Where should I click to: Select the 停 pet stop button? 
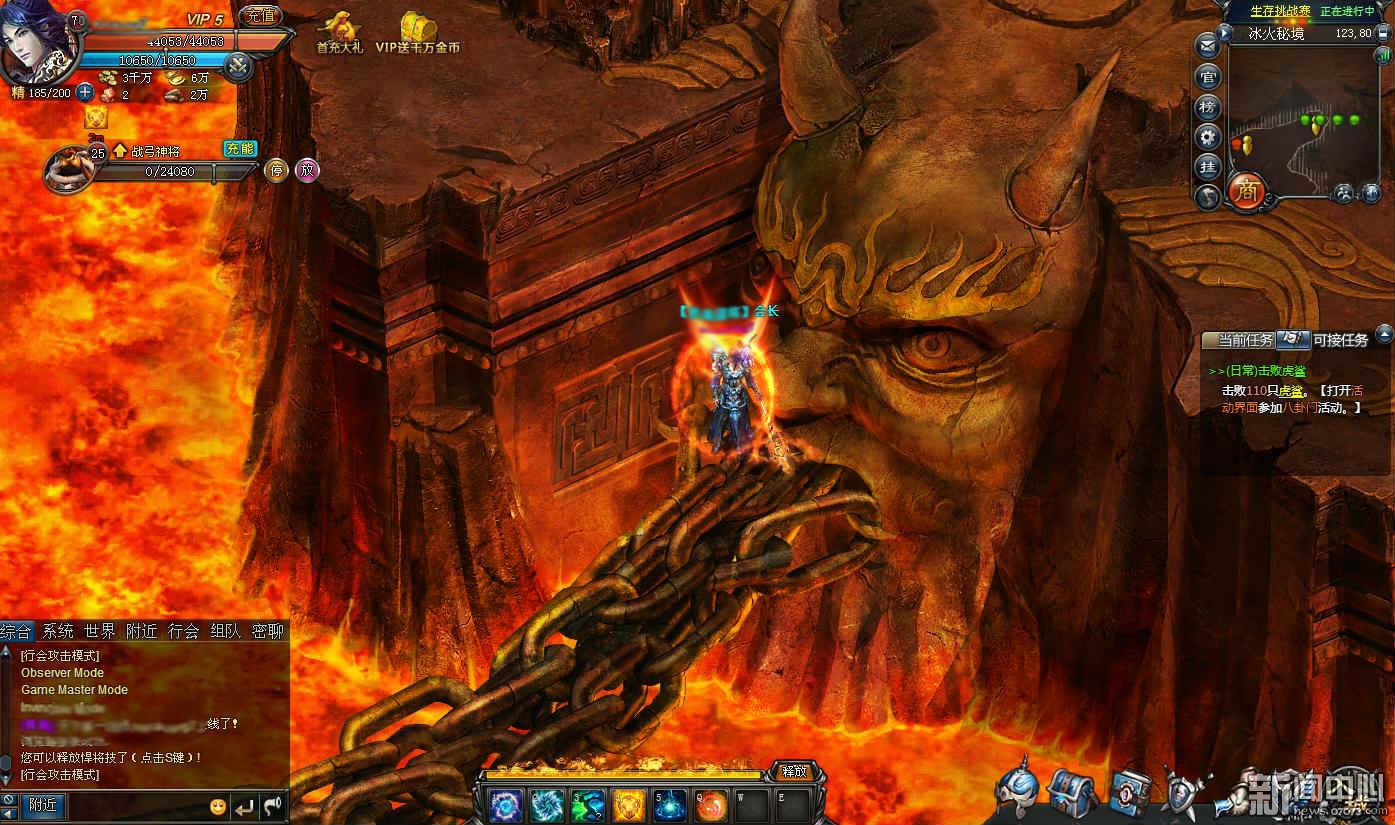coord(276,170)
